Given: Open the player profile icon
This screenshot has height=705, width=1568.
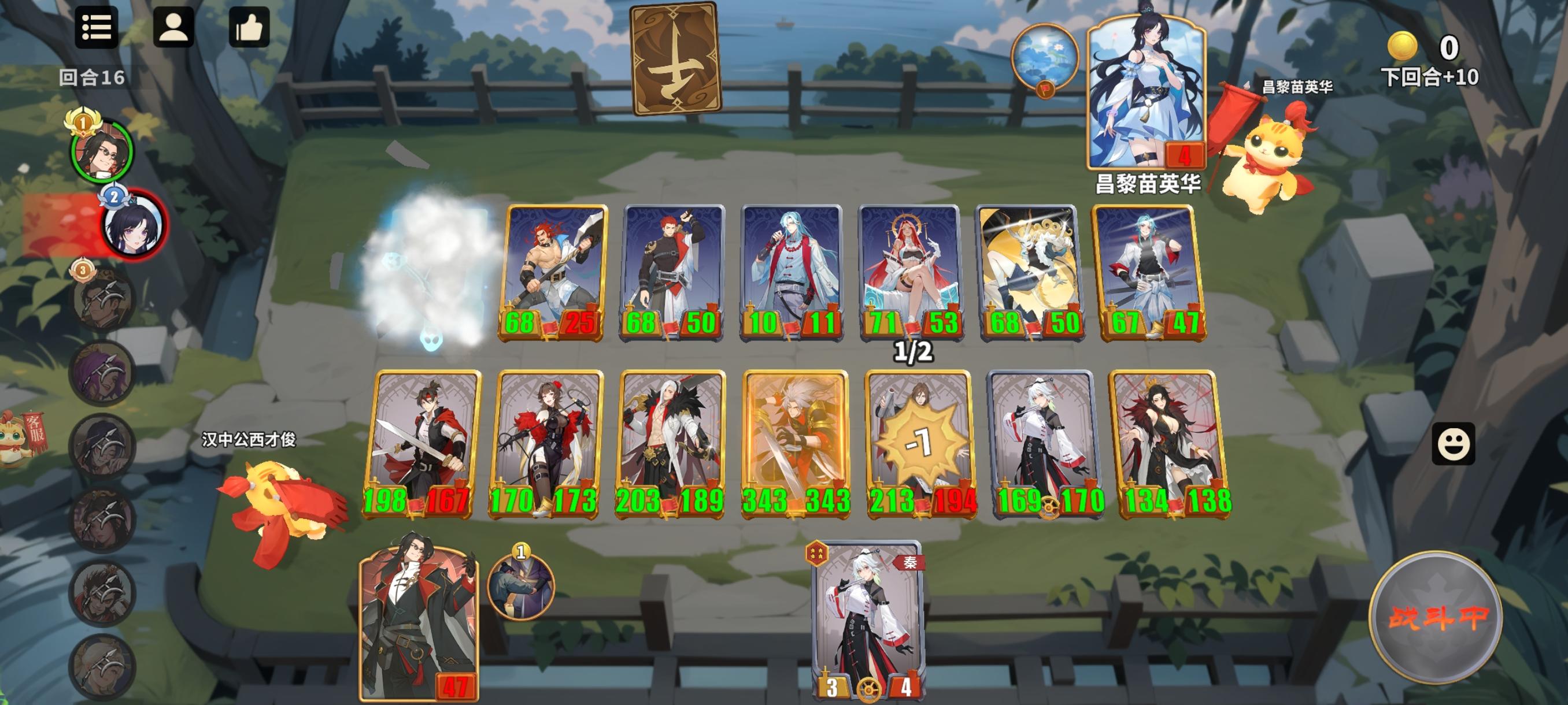Looking at the screenshot, I should [x=173, y=28].
